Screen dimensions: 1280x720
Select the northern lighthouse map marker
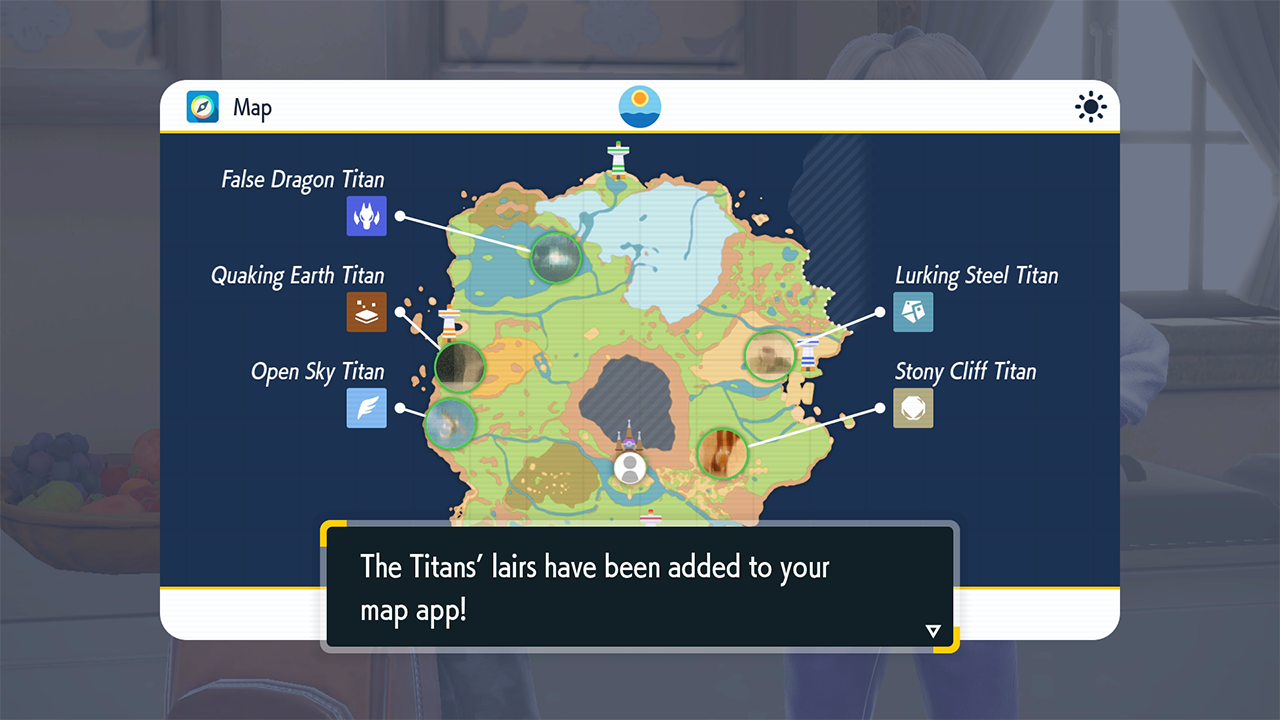pos(619,158)
